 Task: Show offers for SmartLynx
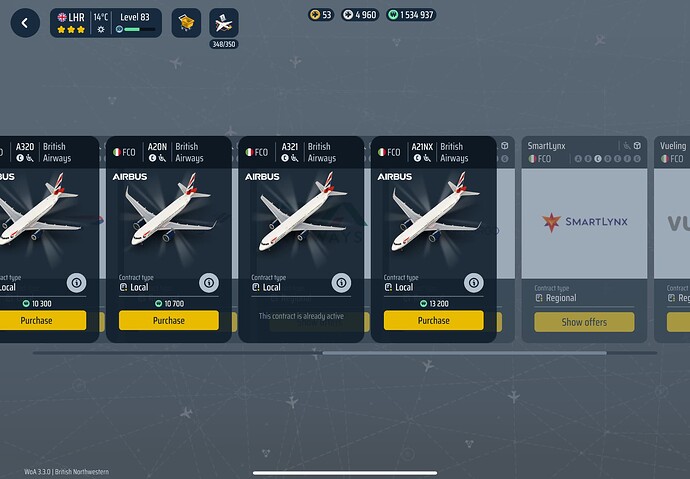(x=584, y=322)
